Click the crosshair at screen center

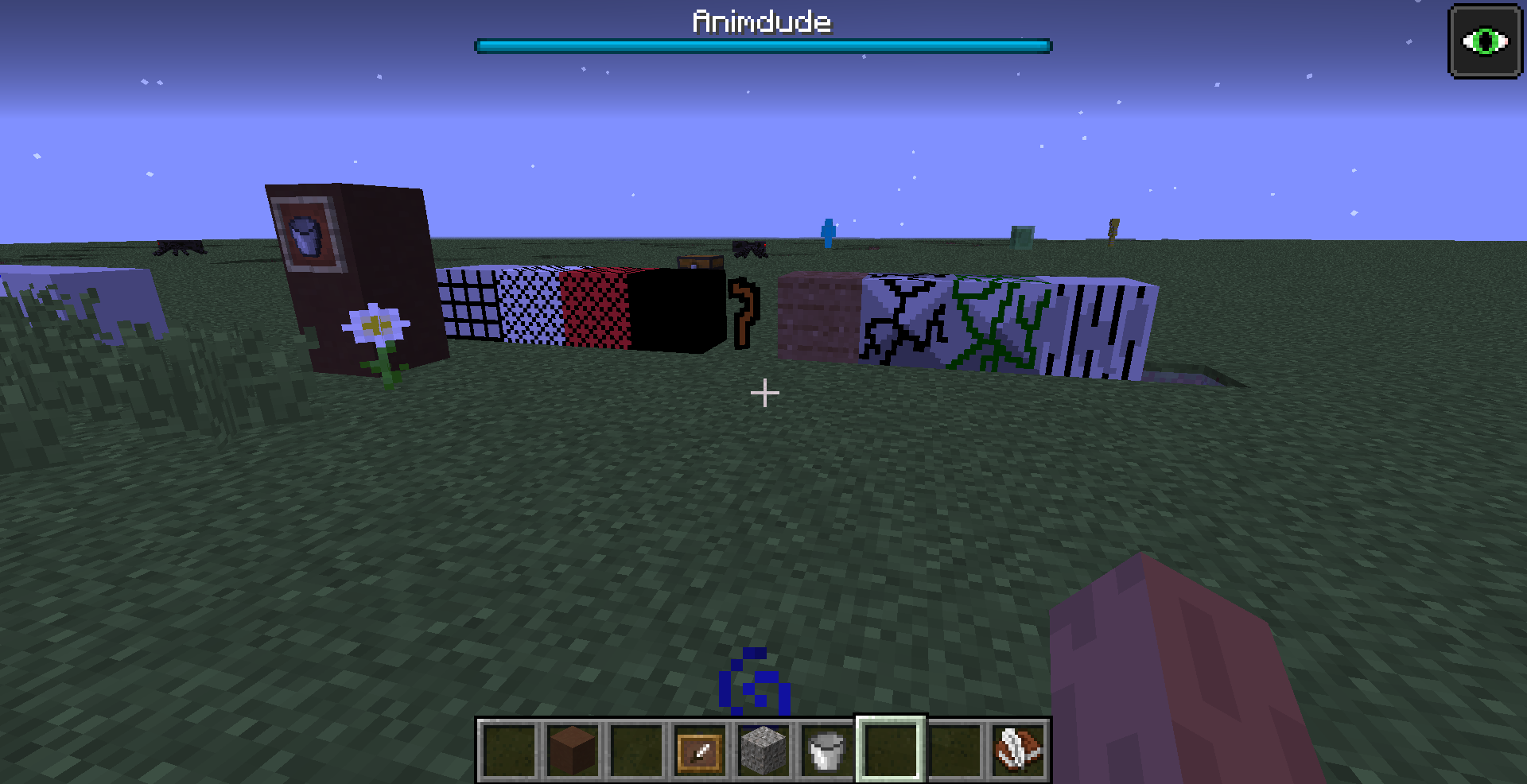pos(763,392)
